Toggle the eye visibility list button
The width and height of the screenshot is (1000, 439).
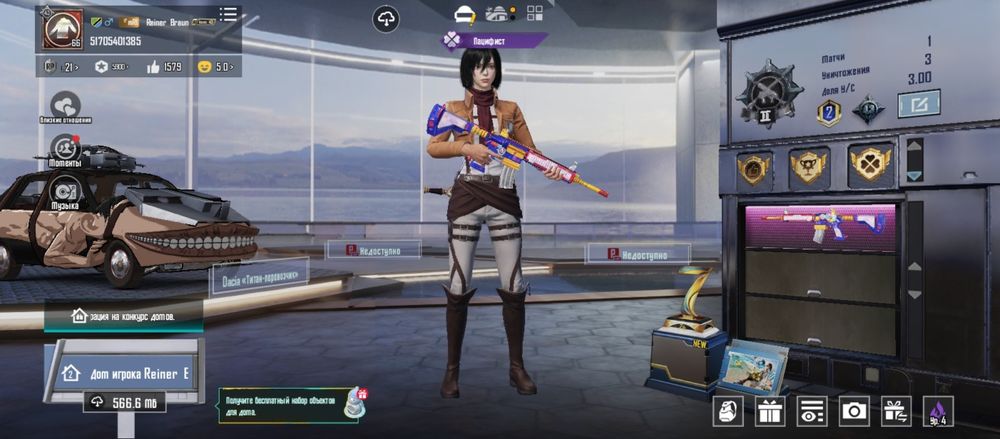[812, 410]
